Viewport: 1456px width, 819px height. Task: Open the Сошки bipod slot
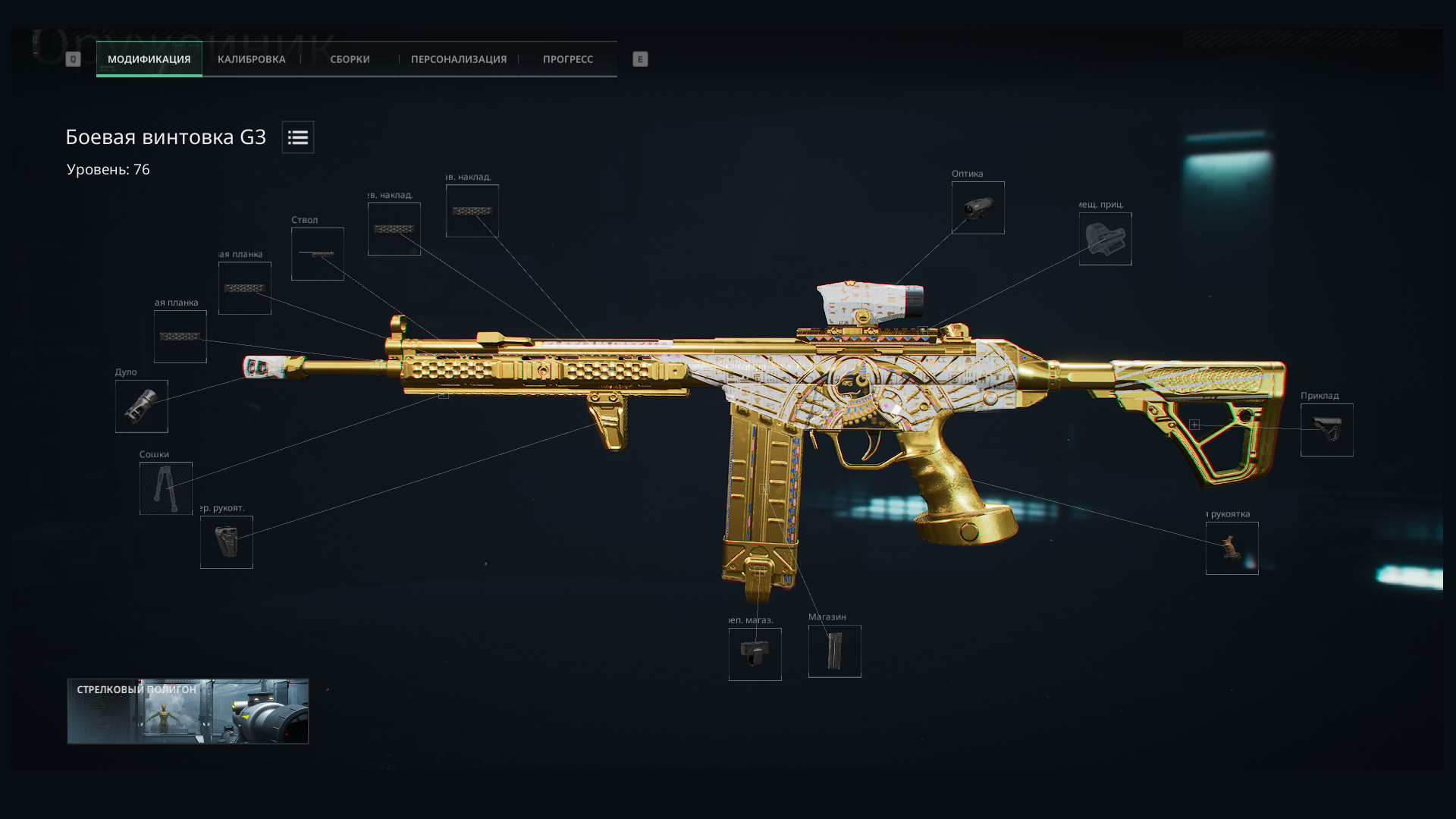click(166, 488)
